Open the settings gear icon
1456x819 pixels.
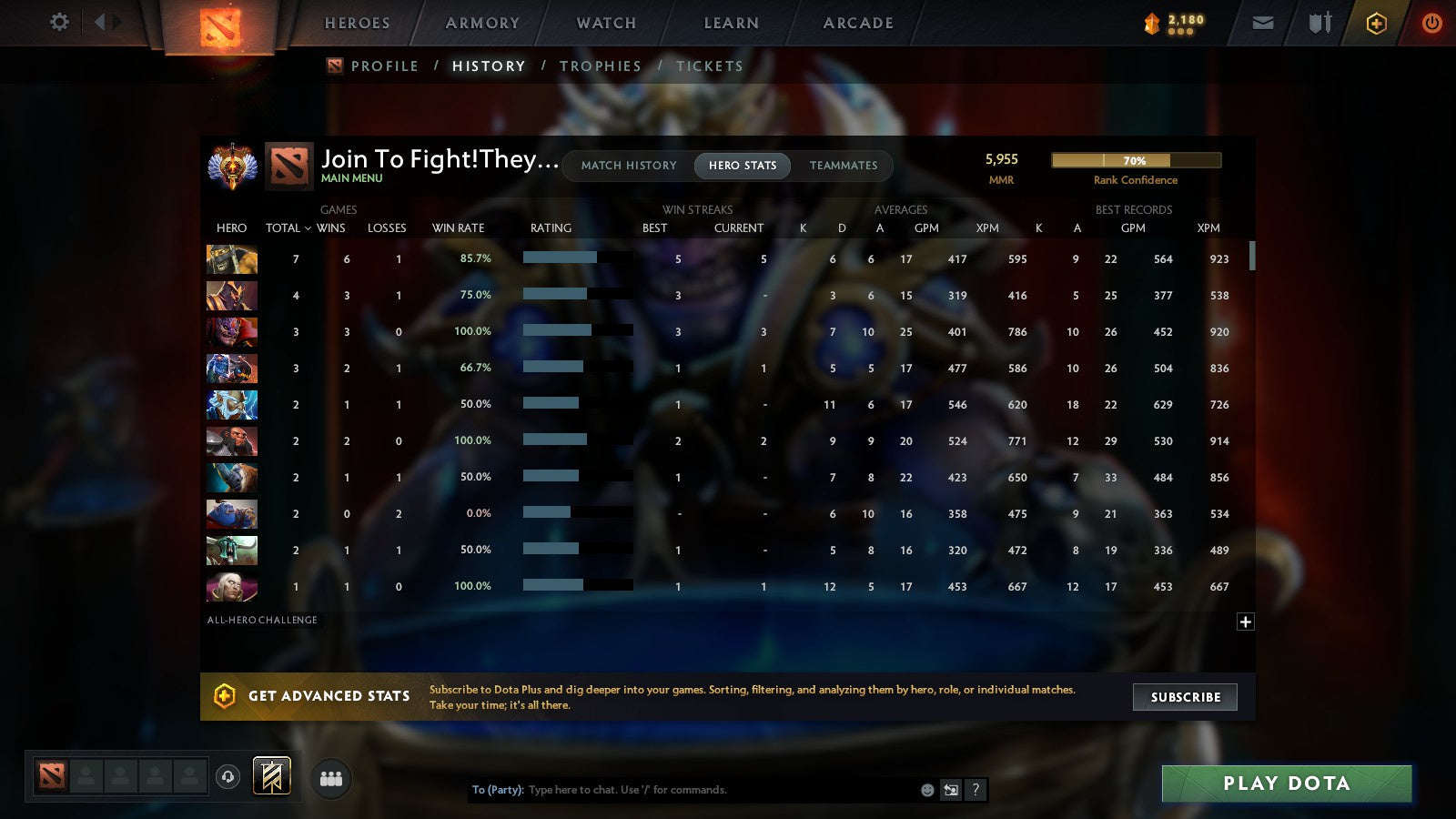click(58, 23)
